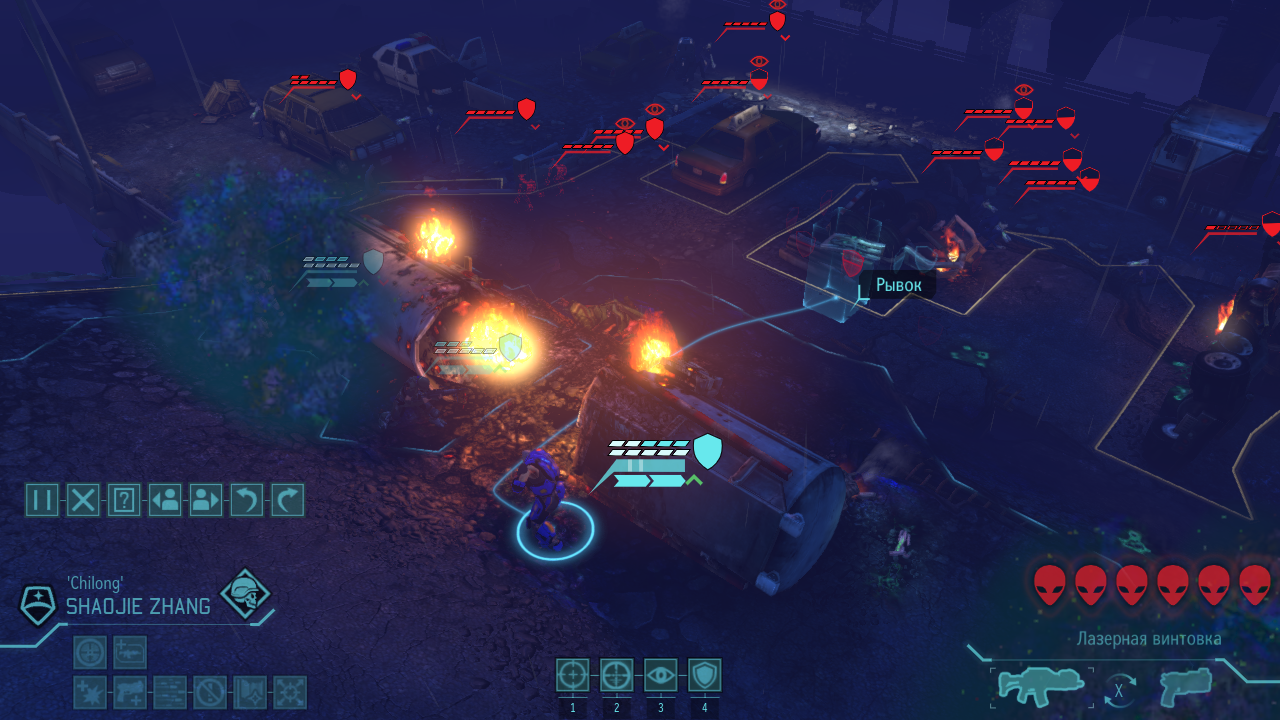Click the right-curving rotate camera arrow
Screen dimensions: 1280x720
click(x=288, y=499)
